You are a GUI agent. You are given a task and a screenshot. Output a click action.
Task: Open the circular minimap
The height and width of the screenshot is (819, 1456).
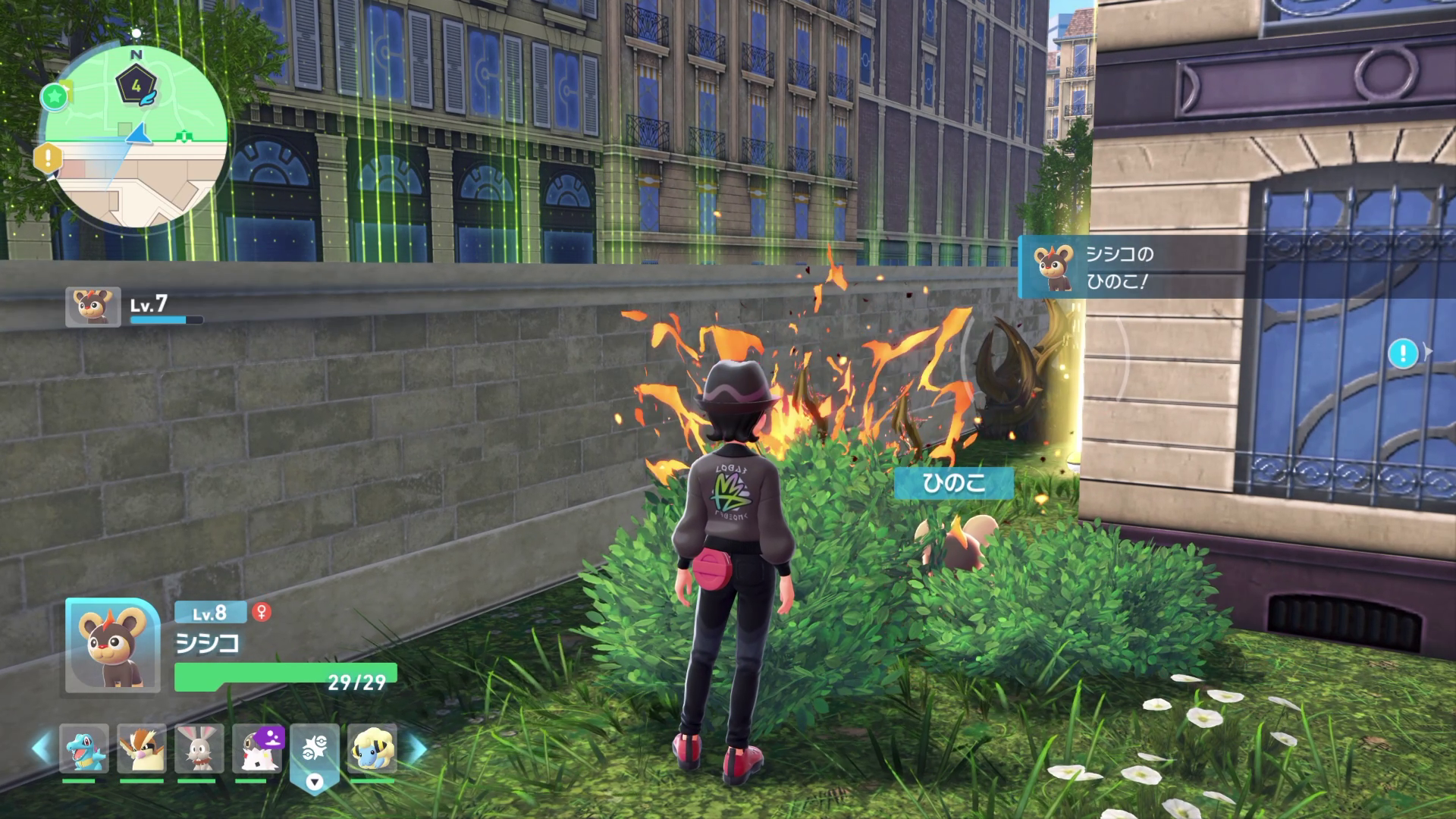click(x=136, y=136)
